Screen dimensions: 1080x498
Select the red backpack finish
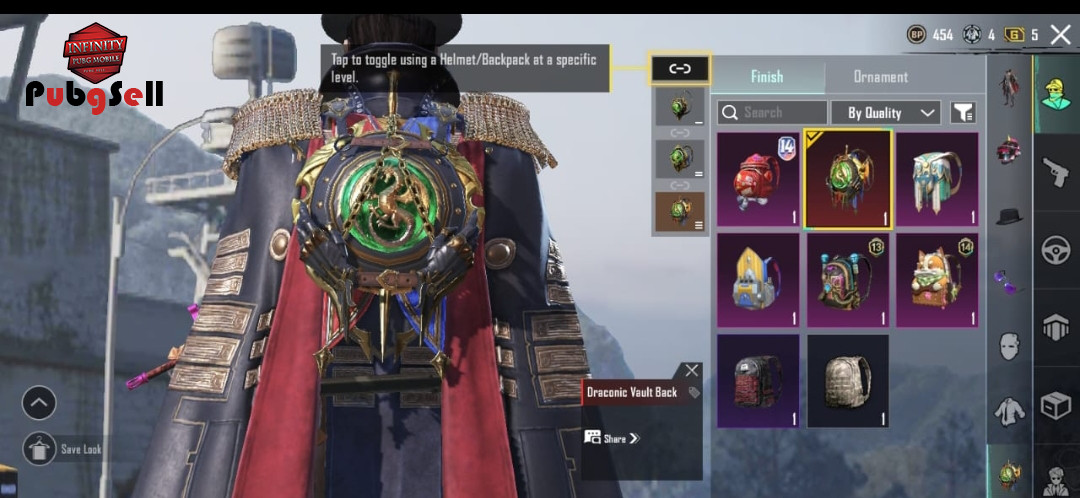757,180
